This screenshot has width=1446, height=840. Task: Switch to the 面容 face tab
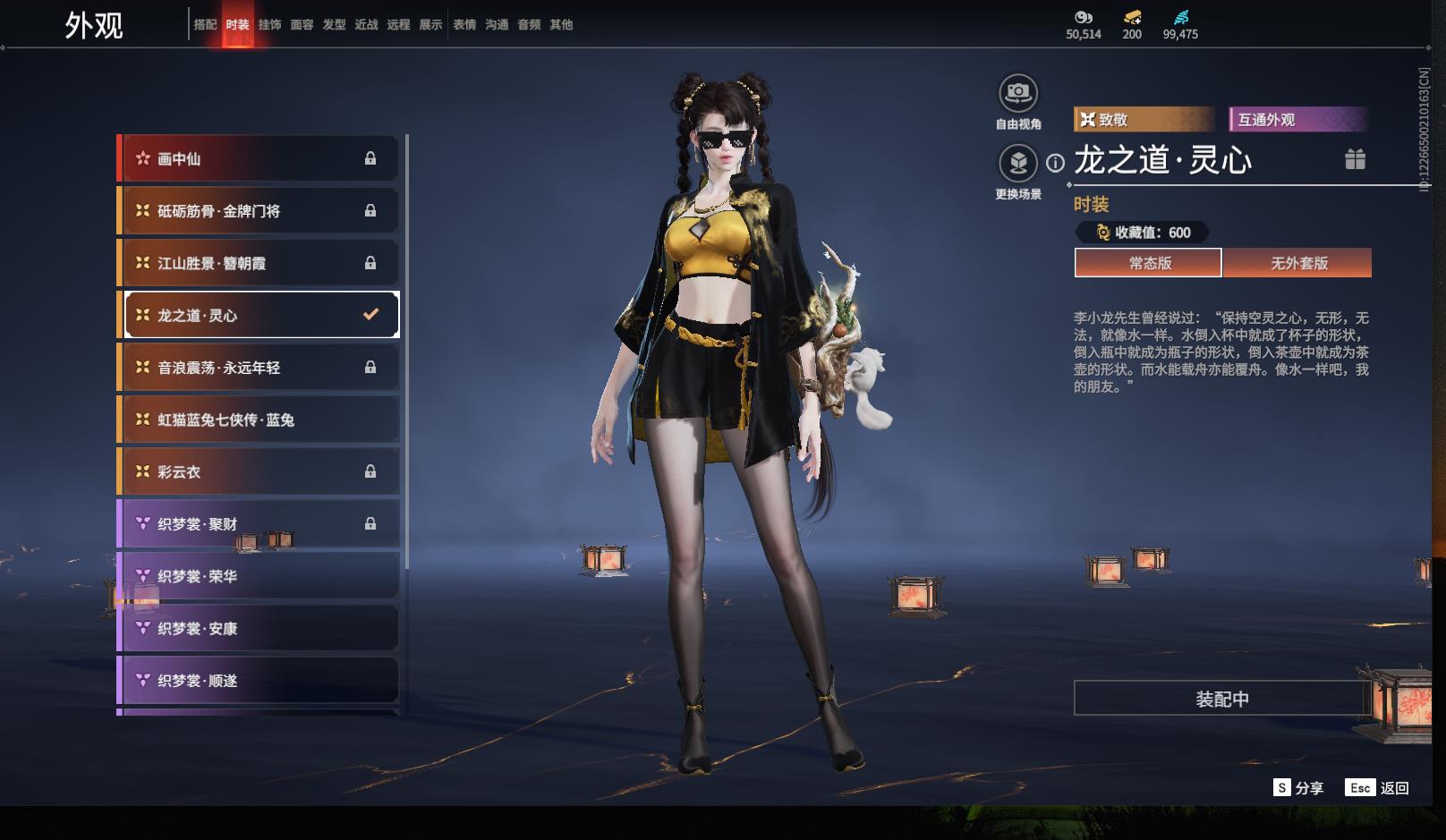(302, 25)
